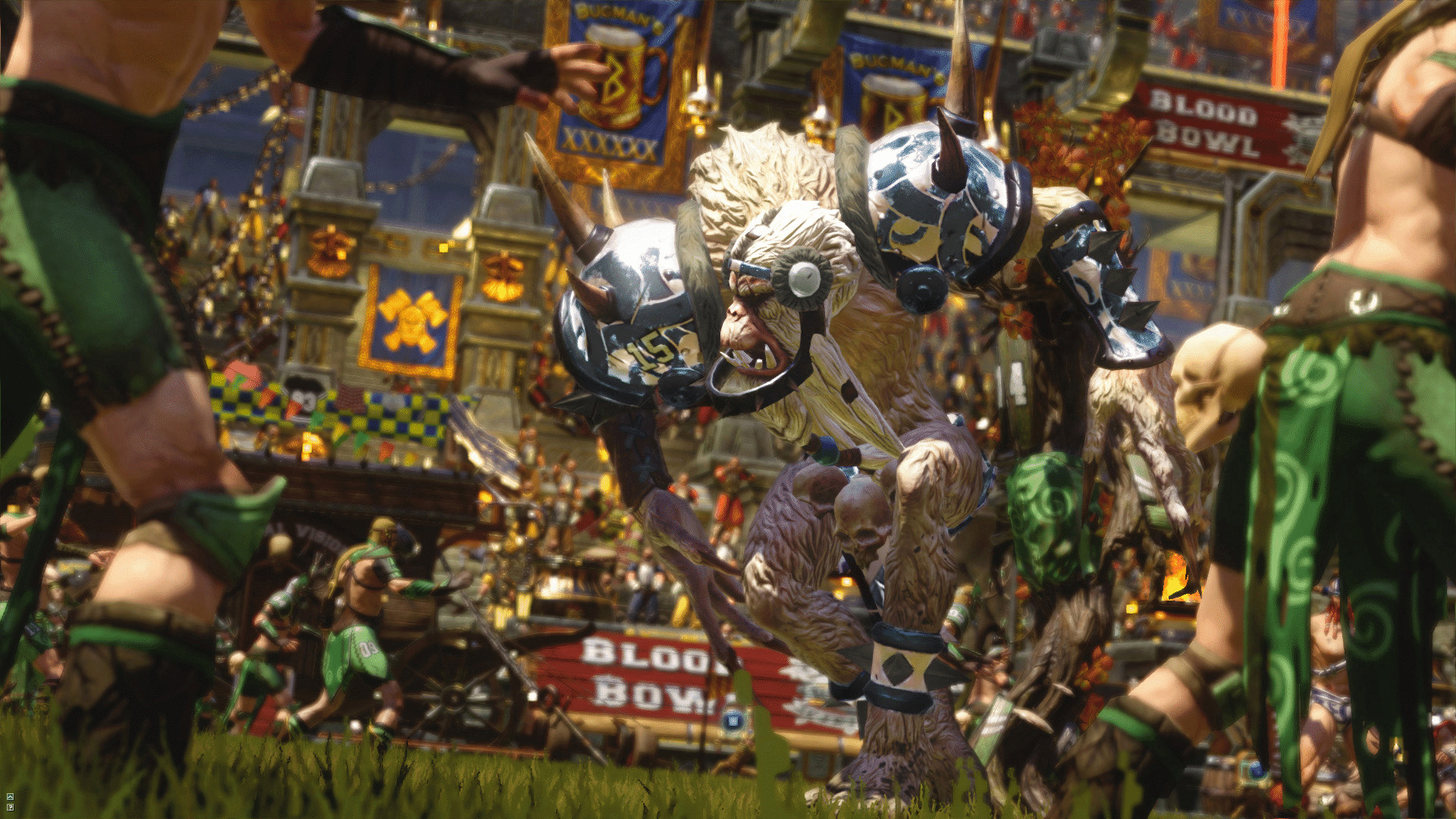The image size is (1456, 819).
Task: Click the tiny up-arrow expand icon
Action: [11, 796]
